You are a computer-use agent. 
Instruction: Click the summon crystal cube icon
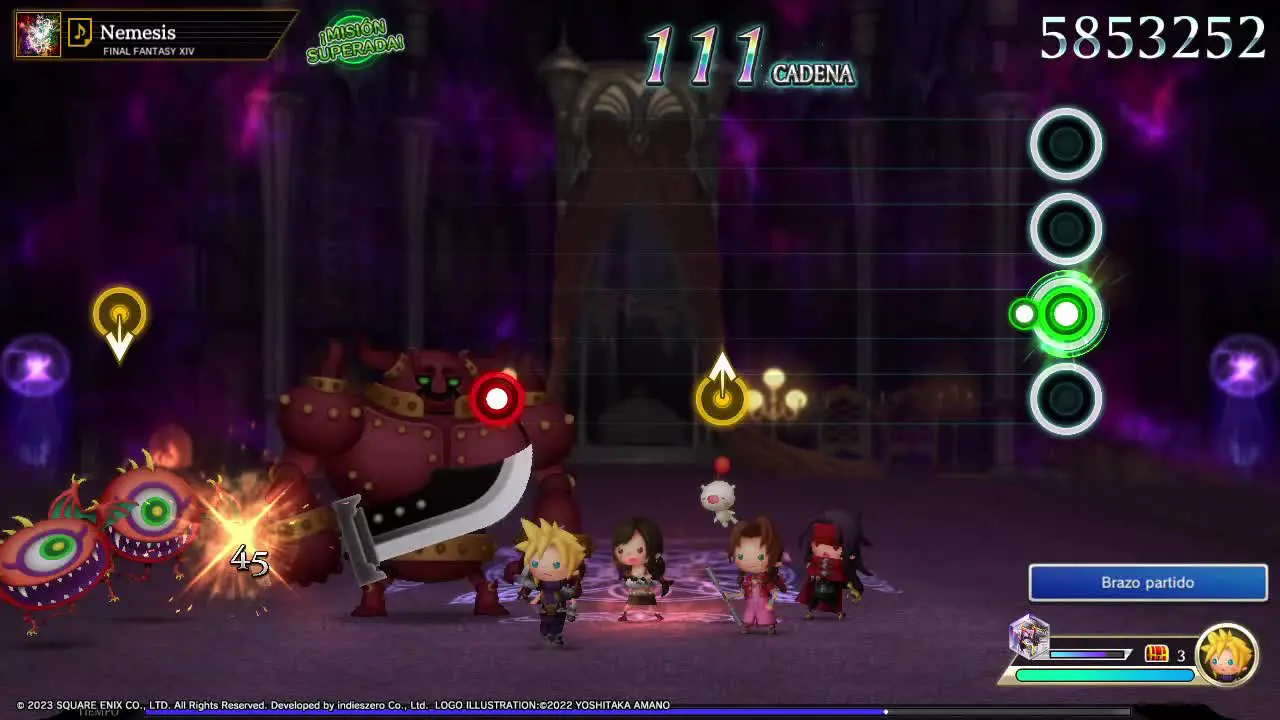[x=1029, y=637]
